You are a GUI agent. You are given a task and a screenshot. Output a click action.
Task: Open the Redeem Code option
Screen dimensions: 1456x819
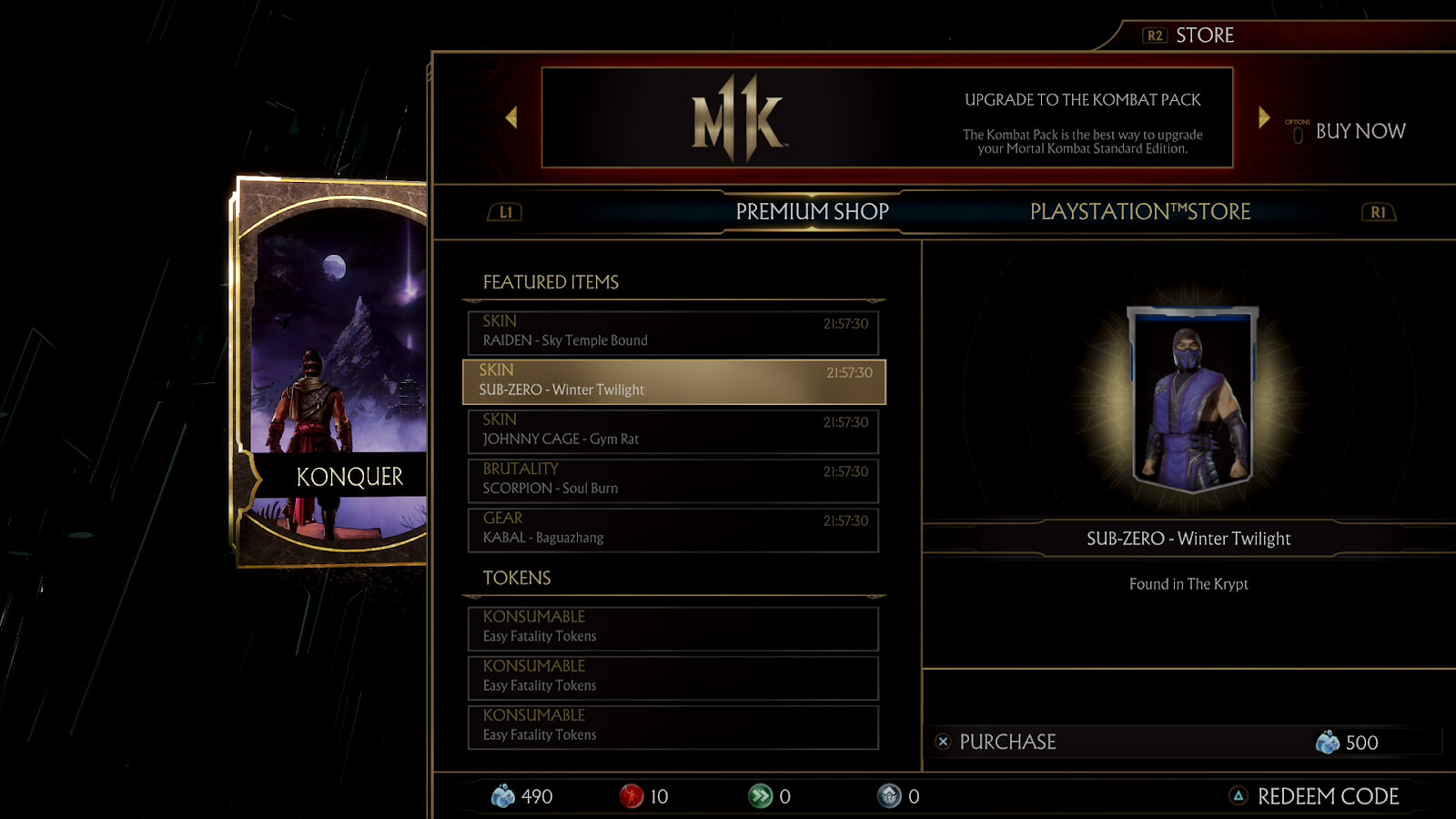(1327, 796)
